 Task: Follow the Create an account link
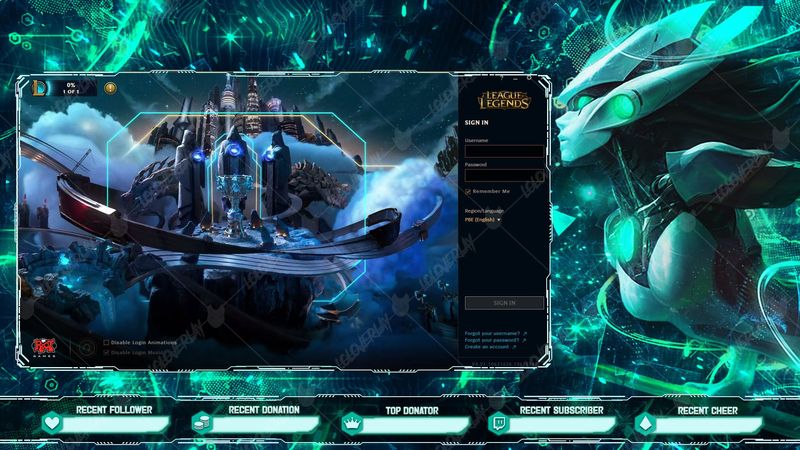489,346
